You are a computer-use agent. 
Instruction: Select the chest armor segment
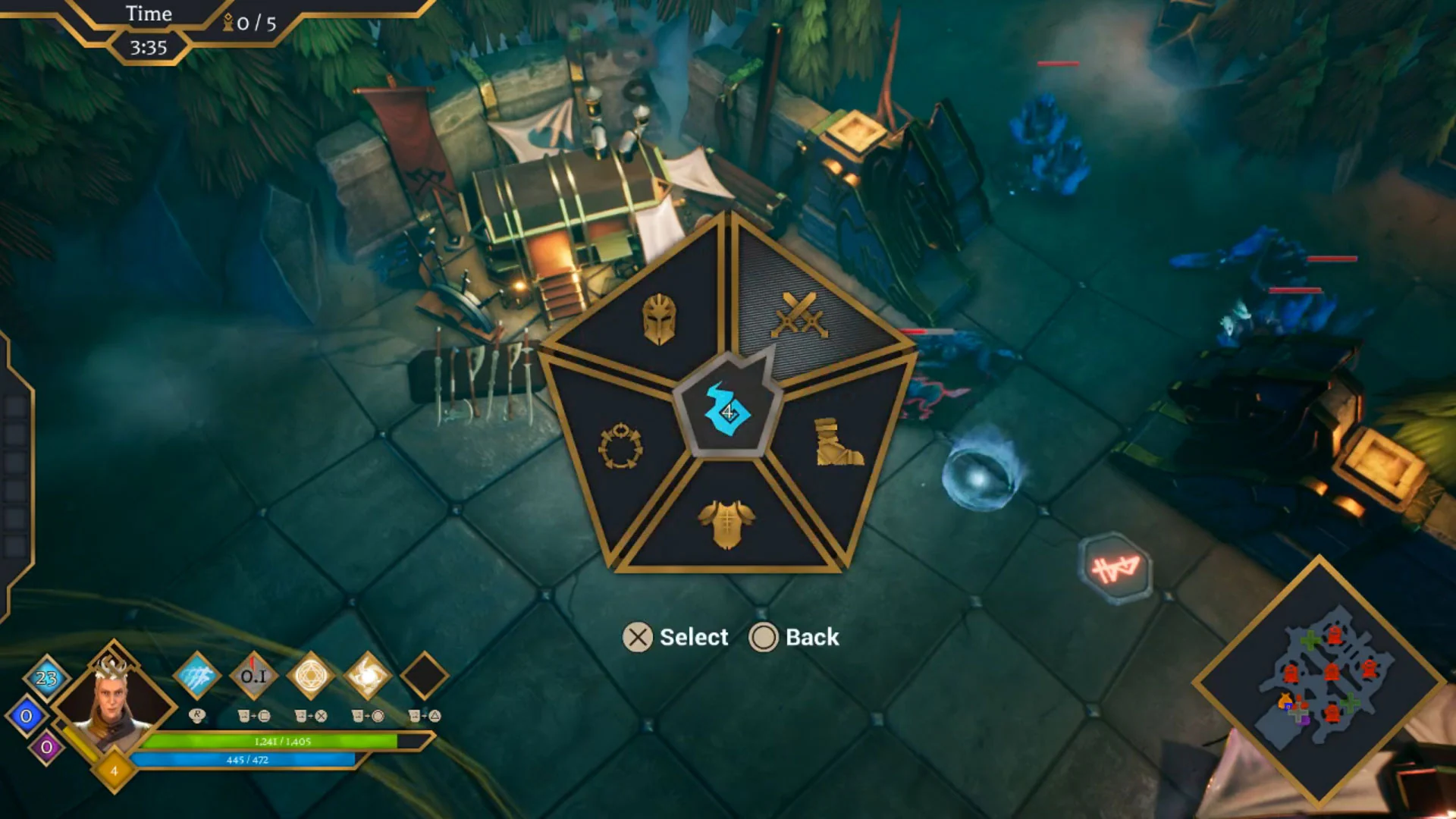coord(726,525)
